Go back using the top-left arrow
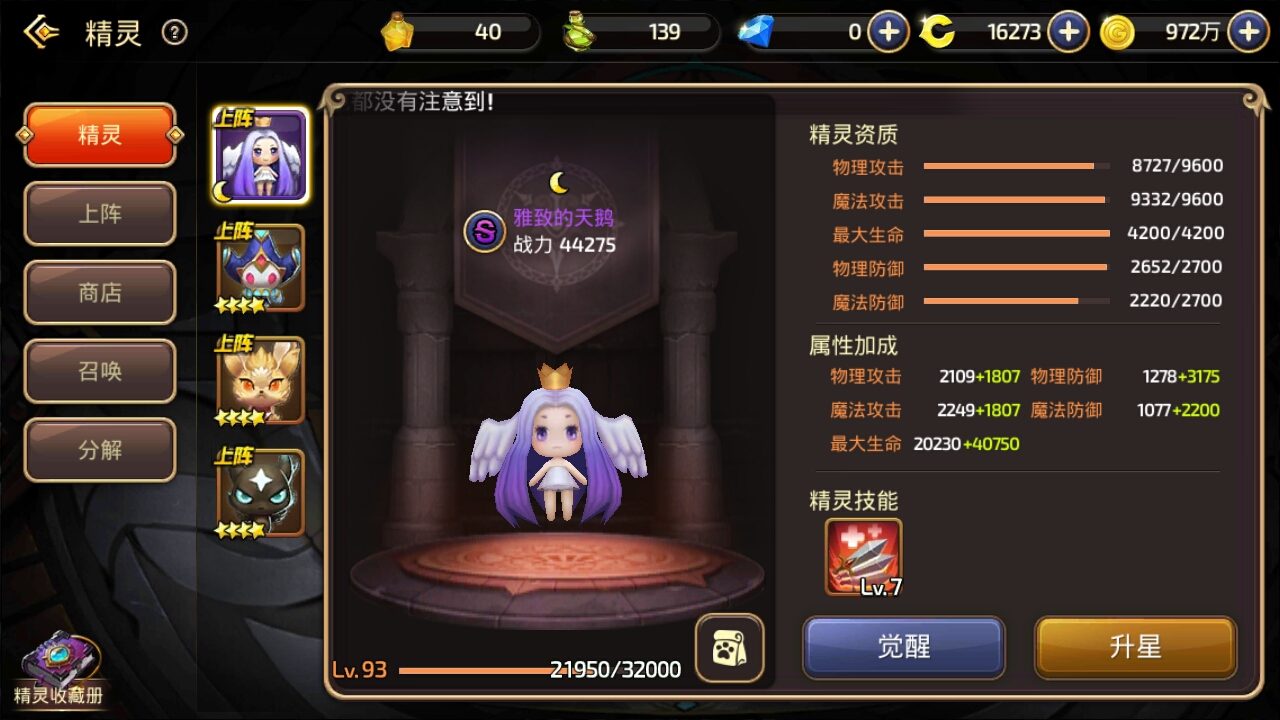1280x720 pixels. tap(41, 33)
